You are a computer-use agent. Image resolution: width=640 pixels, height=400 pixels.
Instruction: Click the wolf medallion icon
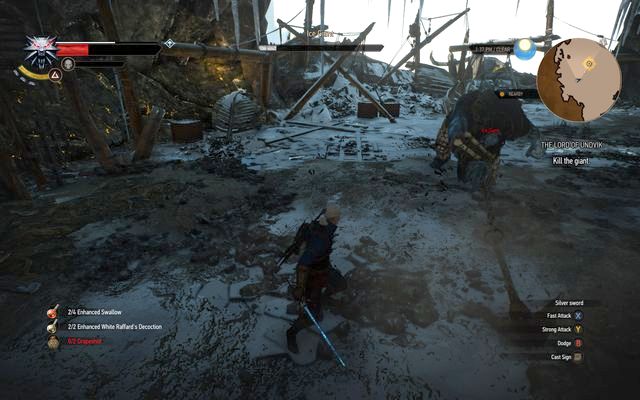[41, 50]
